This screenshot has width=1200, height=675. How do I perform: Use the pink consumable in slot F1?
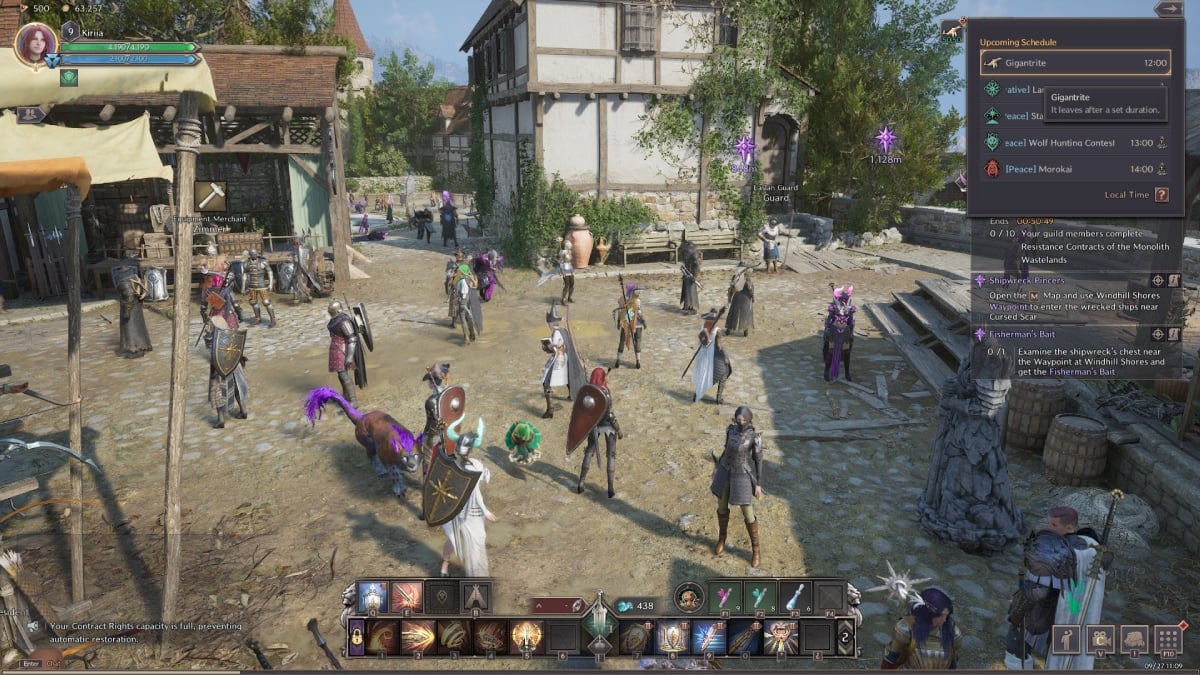pyautogui.click(x=725, y=597)
